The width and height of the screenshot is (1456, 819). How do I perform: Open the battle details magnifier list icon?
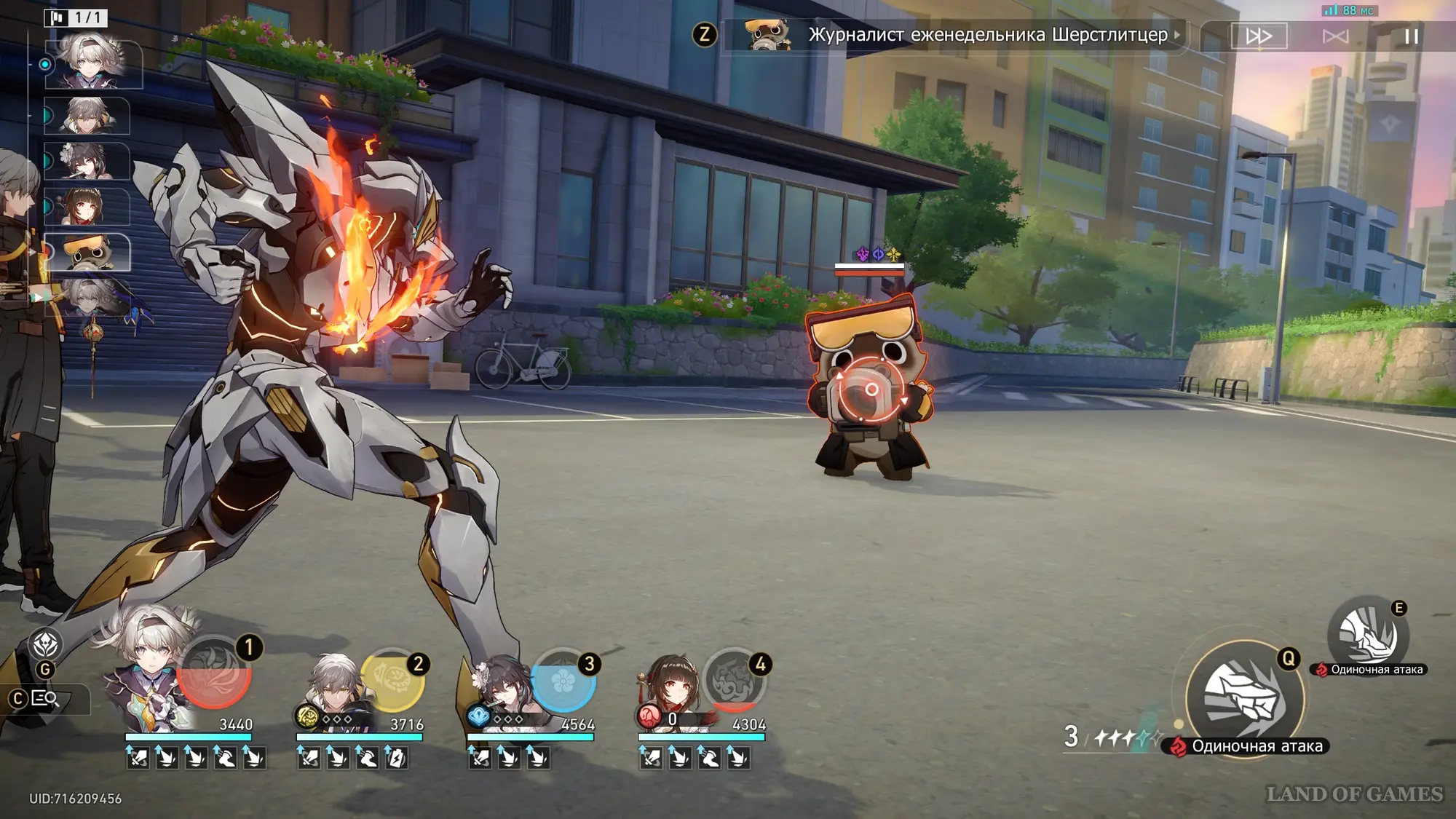point(45,699)
